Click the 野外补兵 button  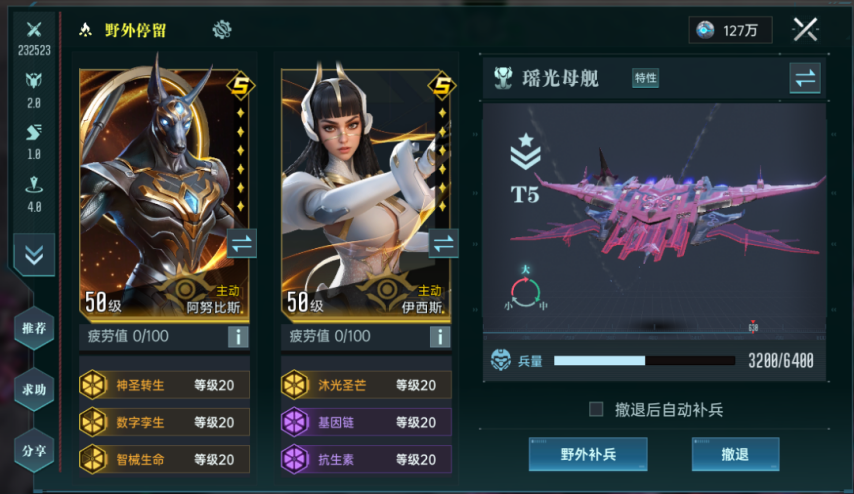[588, 454]
